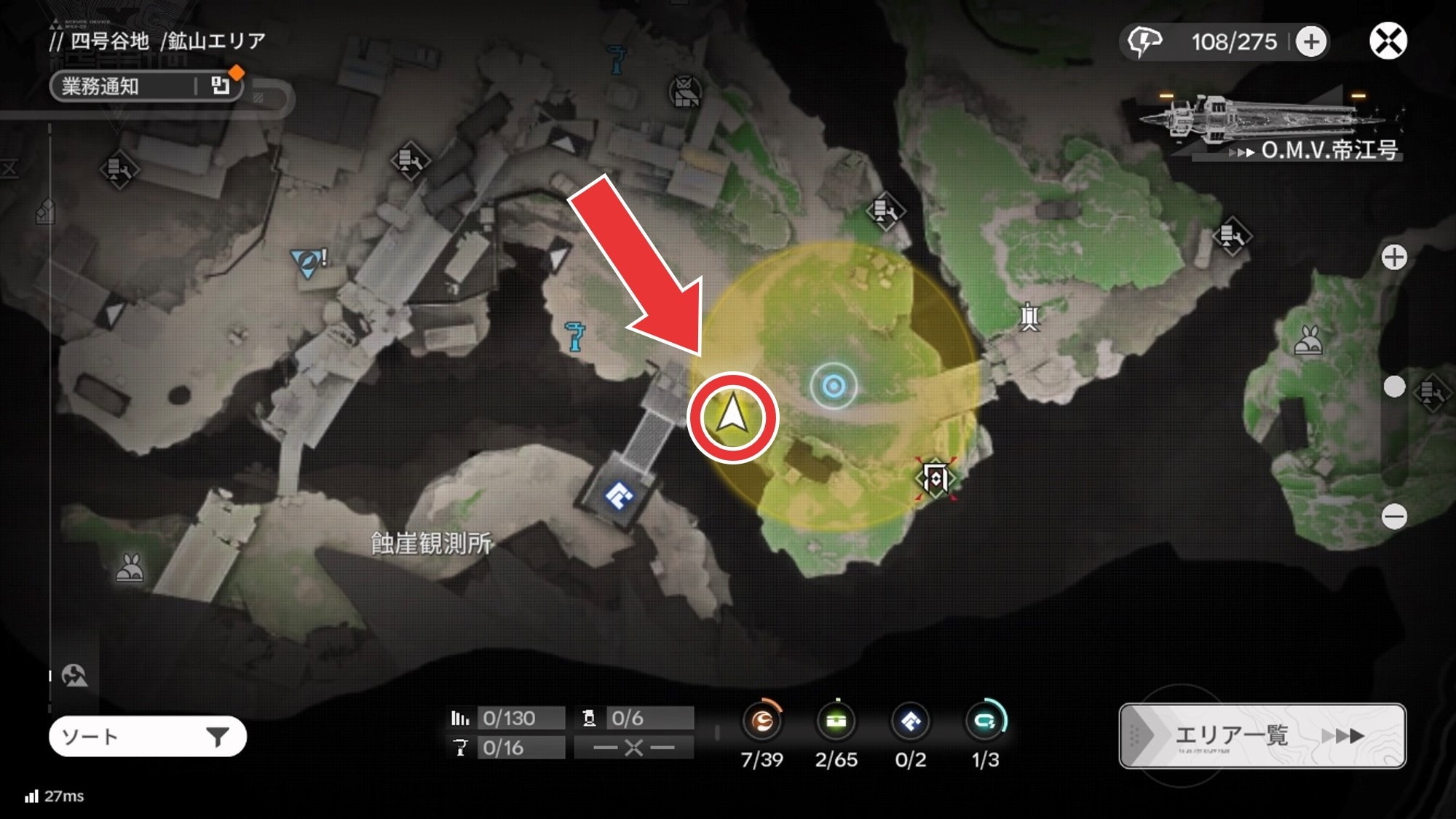Viewport: 1456px width, 819px height.
Task: Grab the map zoom slider handle
Action: click(1394, 387)
